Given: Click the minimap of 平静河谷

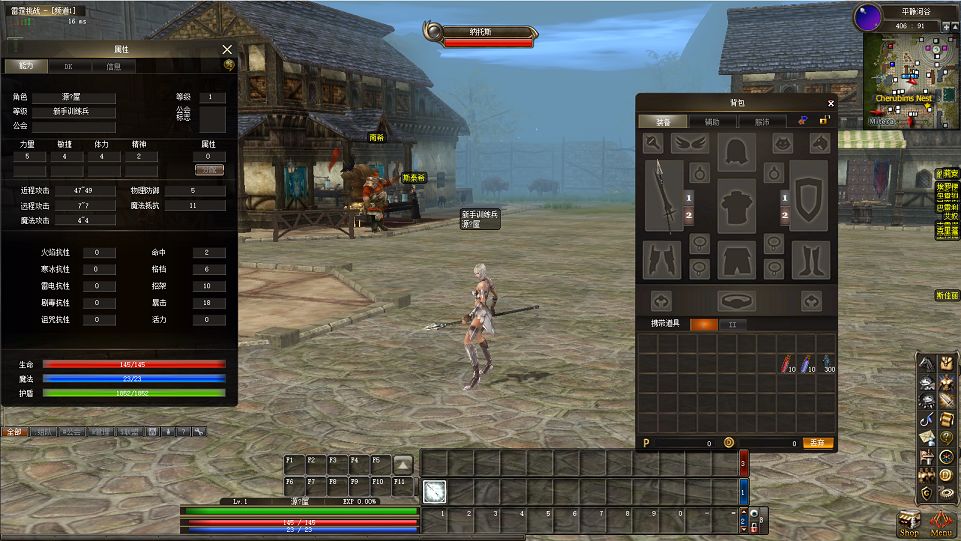Looking at the screenshot, I should (903, 77).
